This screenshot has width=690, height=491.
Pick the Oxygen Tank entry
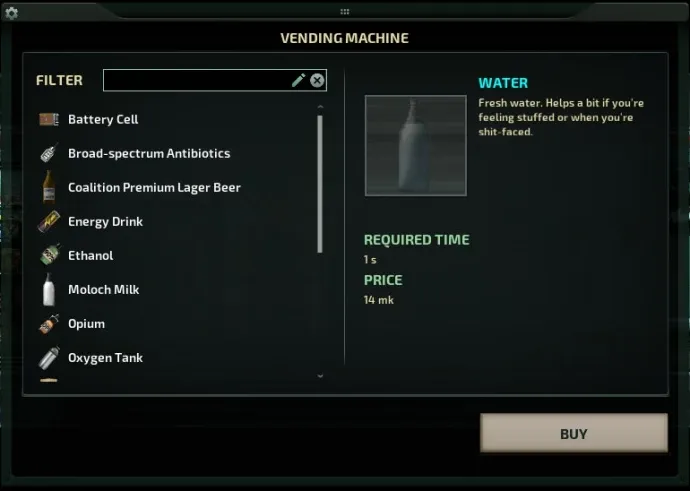point(105,358)
